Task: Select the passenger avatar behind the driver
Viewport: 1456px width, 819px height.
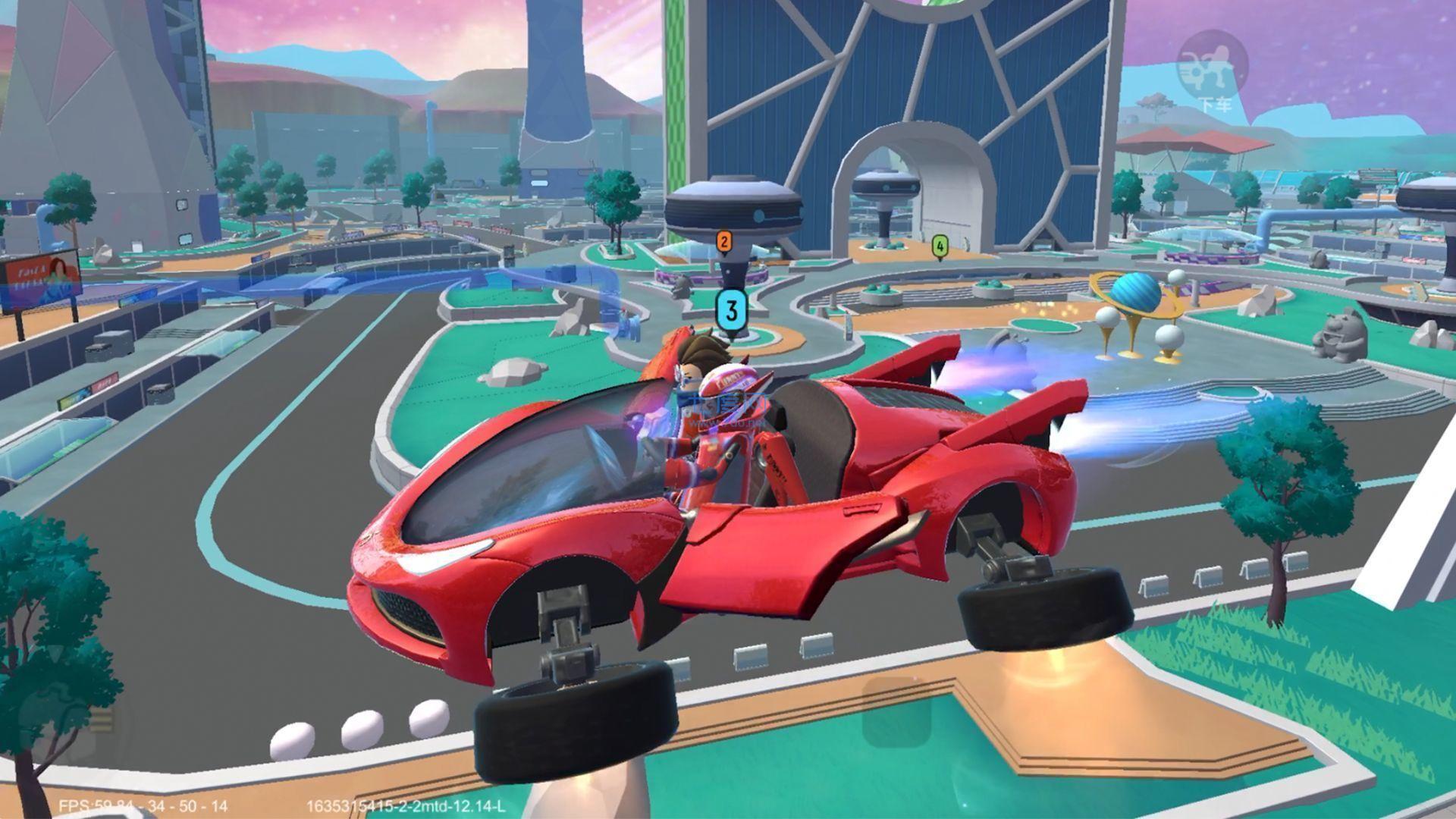Action: click(x=694, y=364)
